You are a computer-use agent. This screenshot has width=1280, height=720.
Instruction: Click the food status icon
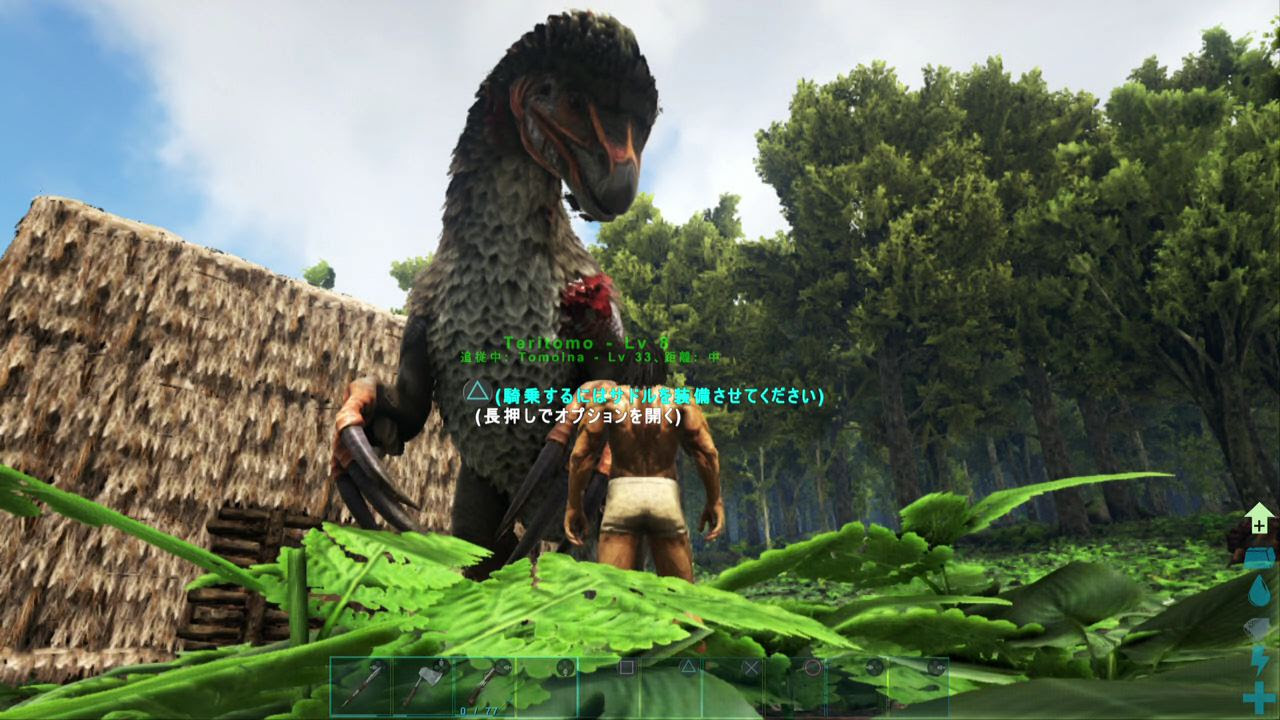click(x=1257, y=627)
